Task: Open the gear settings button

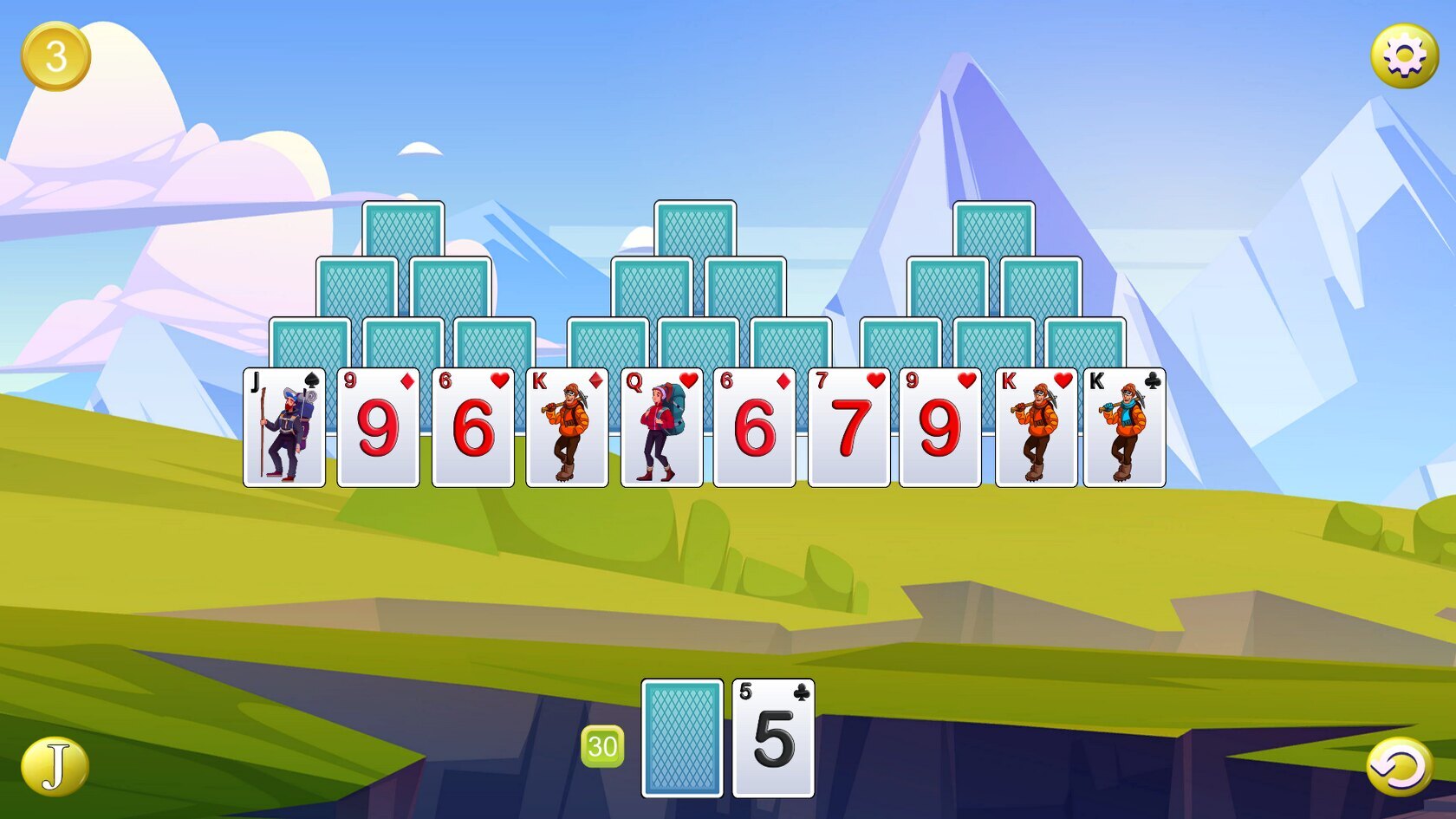Action: pos(1404,55)
